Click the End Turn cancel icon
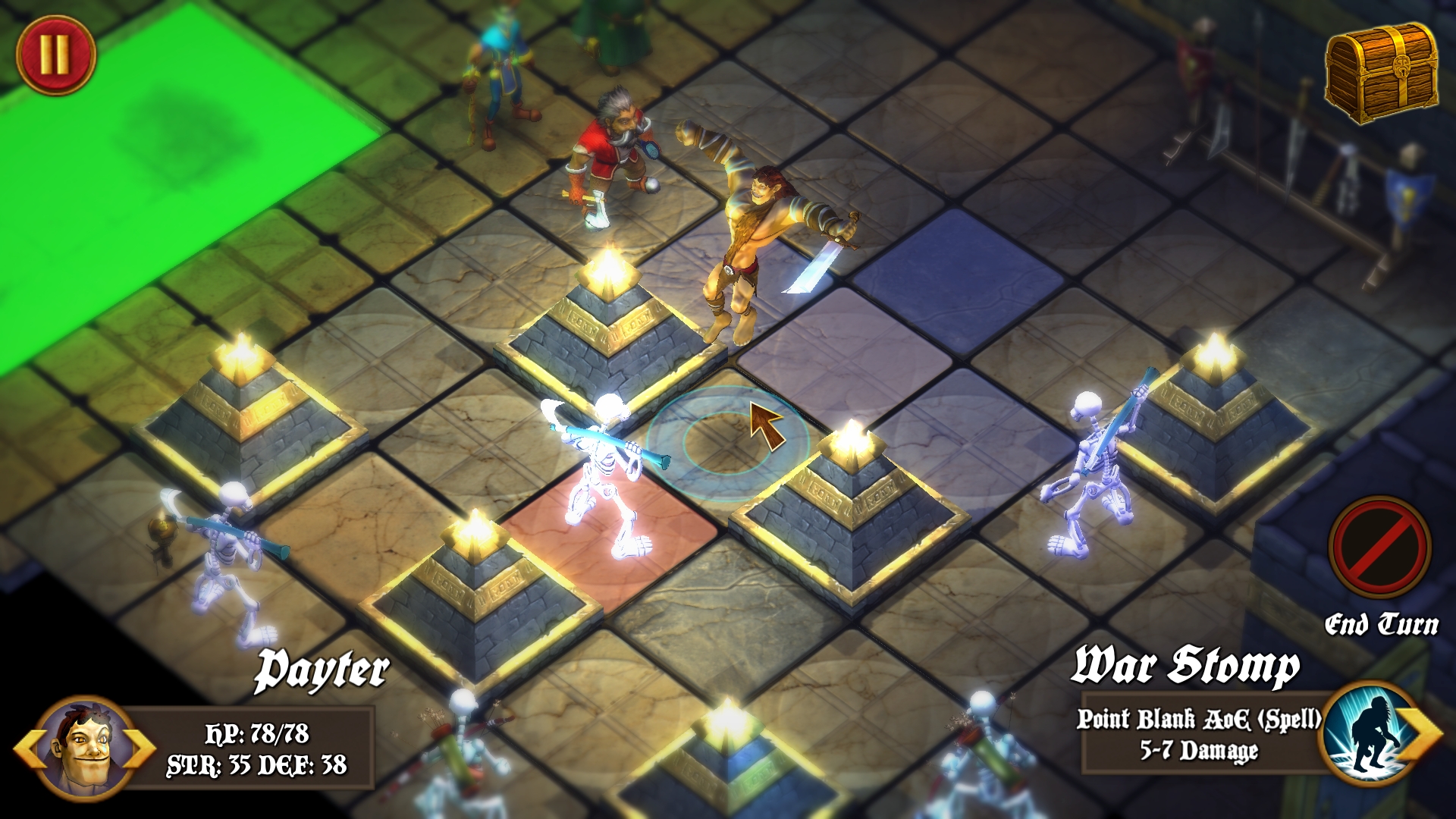 [x=1380, y=548]
